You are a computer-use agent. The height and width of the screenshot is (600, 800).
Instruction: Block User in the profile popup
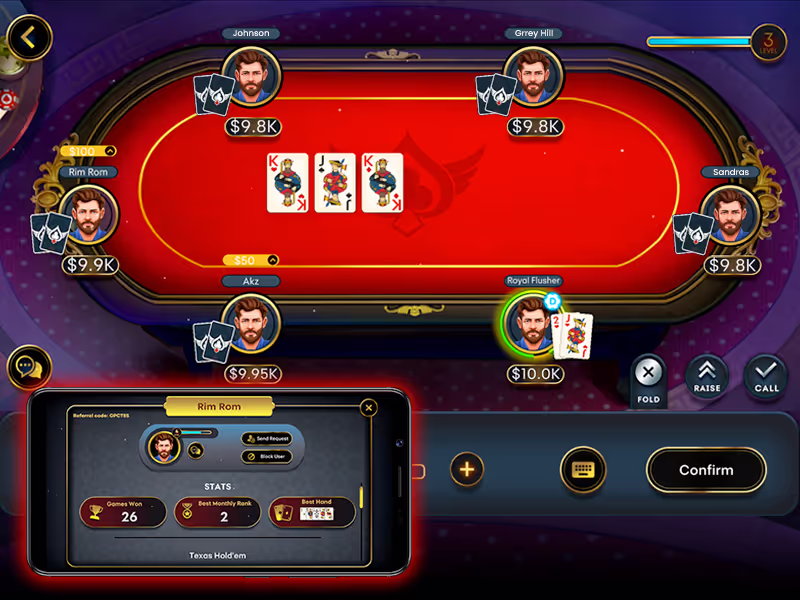click(266, 456)
